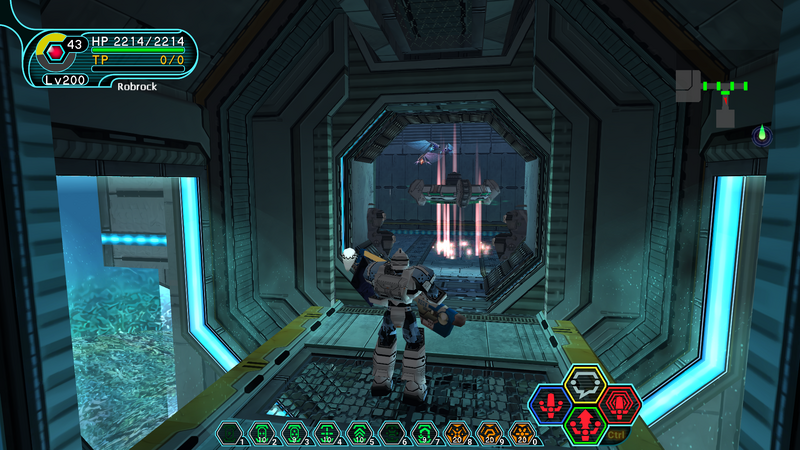Use the green-bordered up-arrow action hexagon
Image resolution: width=800 pixels, height=450 pixels.
585,424
